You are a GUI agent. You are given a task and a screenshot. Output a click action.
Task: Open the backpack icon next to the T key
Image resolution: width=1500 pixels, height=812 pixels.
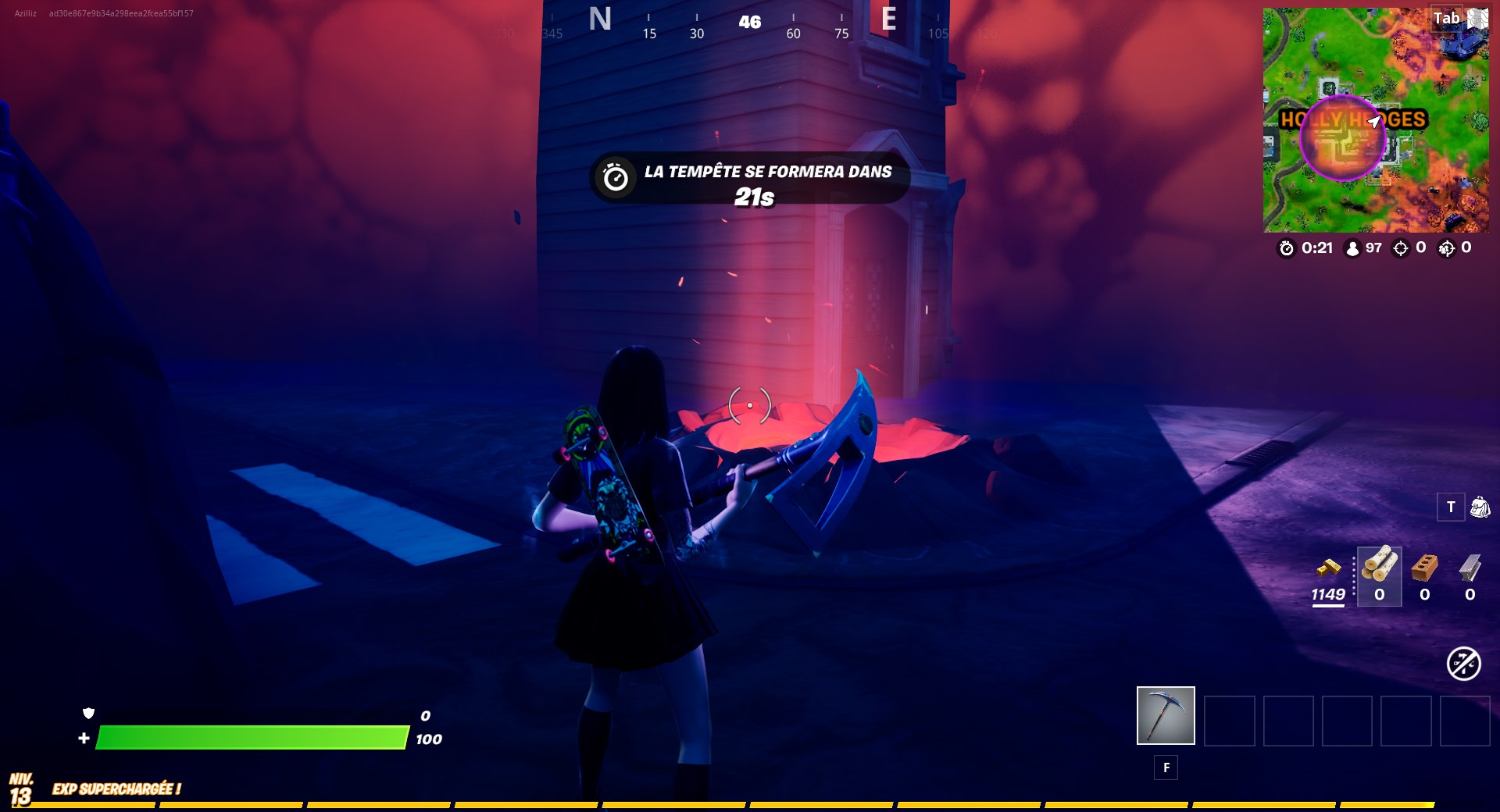[1479, 507]
